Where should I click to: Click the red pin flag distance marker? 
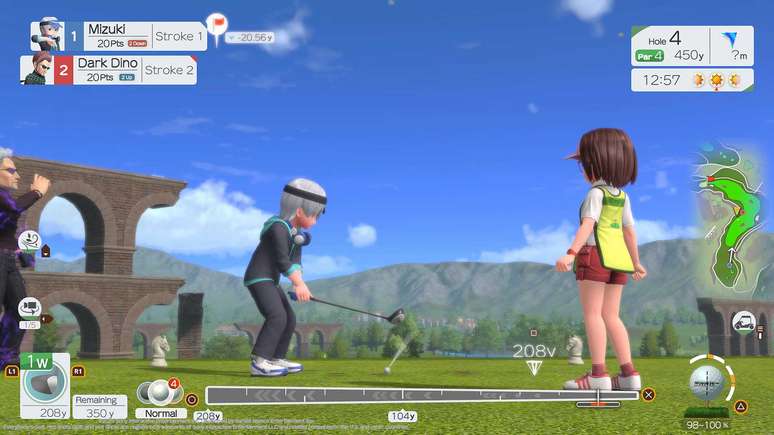tap(216, 22)
